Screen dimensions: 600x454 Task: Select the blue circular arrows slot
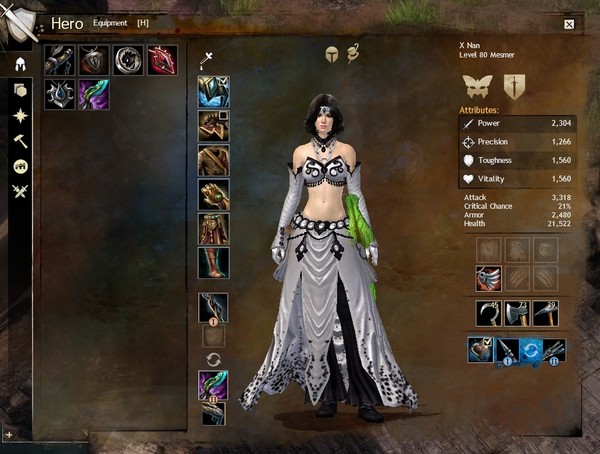pyautogui.click(x=531, y=350)
